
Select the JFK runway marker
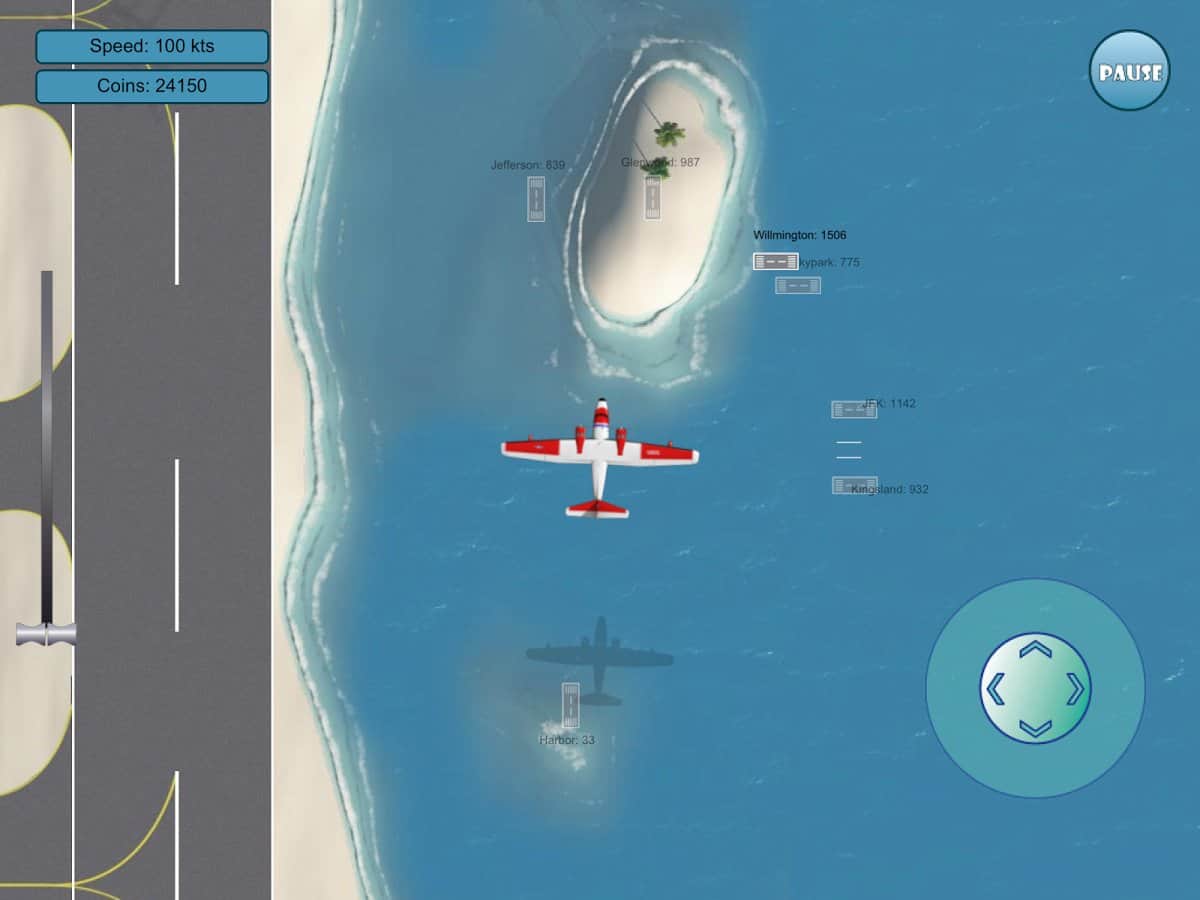click(x=853, y=409)
